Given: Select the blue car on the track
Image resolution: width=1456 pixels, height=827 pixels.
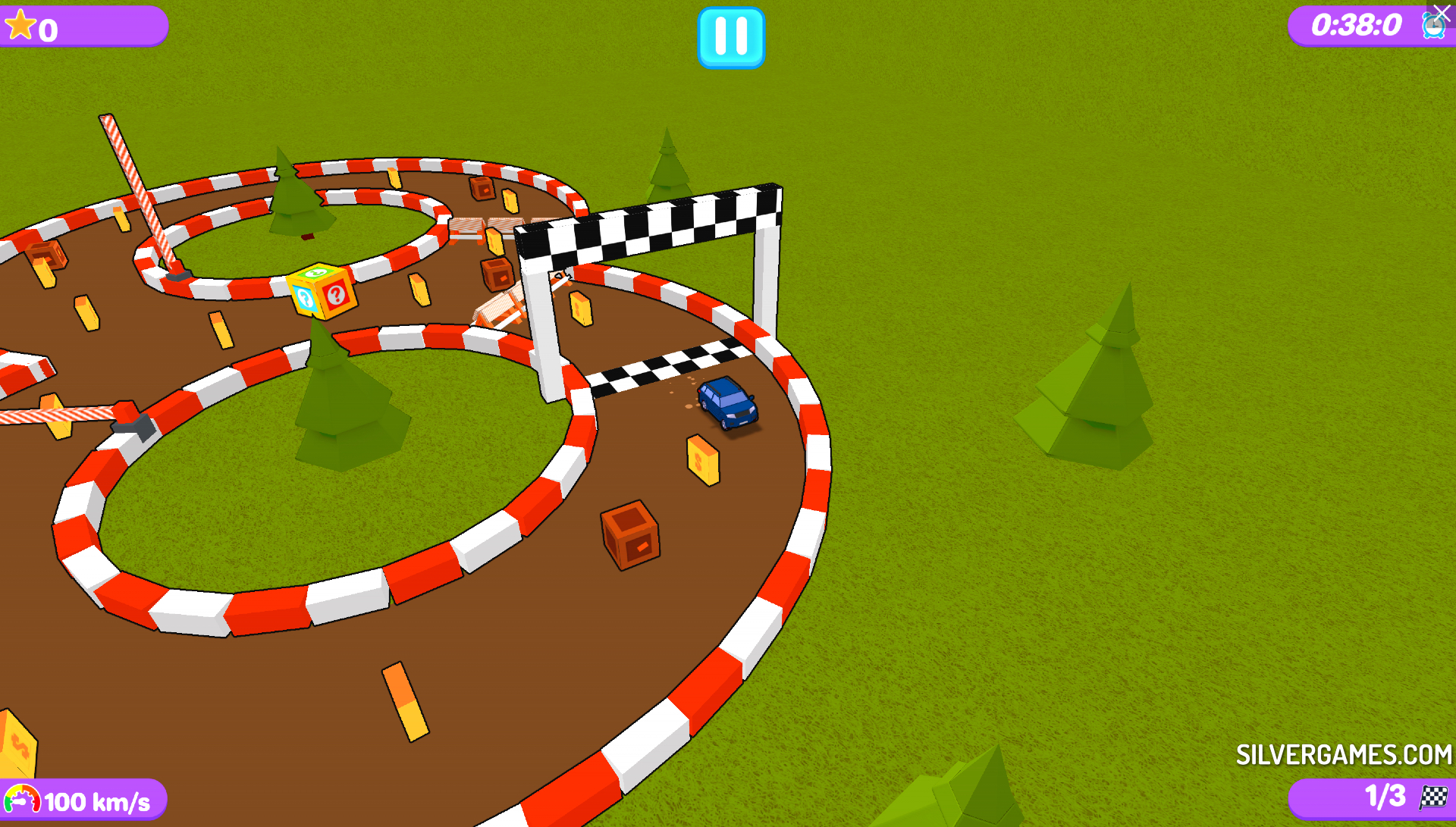Looking at the screenshot, I should point(728,406).
